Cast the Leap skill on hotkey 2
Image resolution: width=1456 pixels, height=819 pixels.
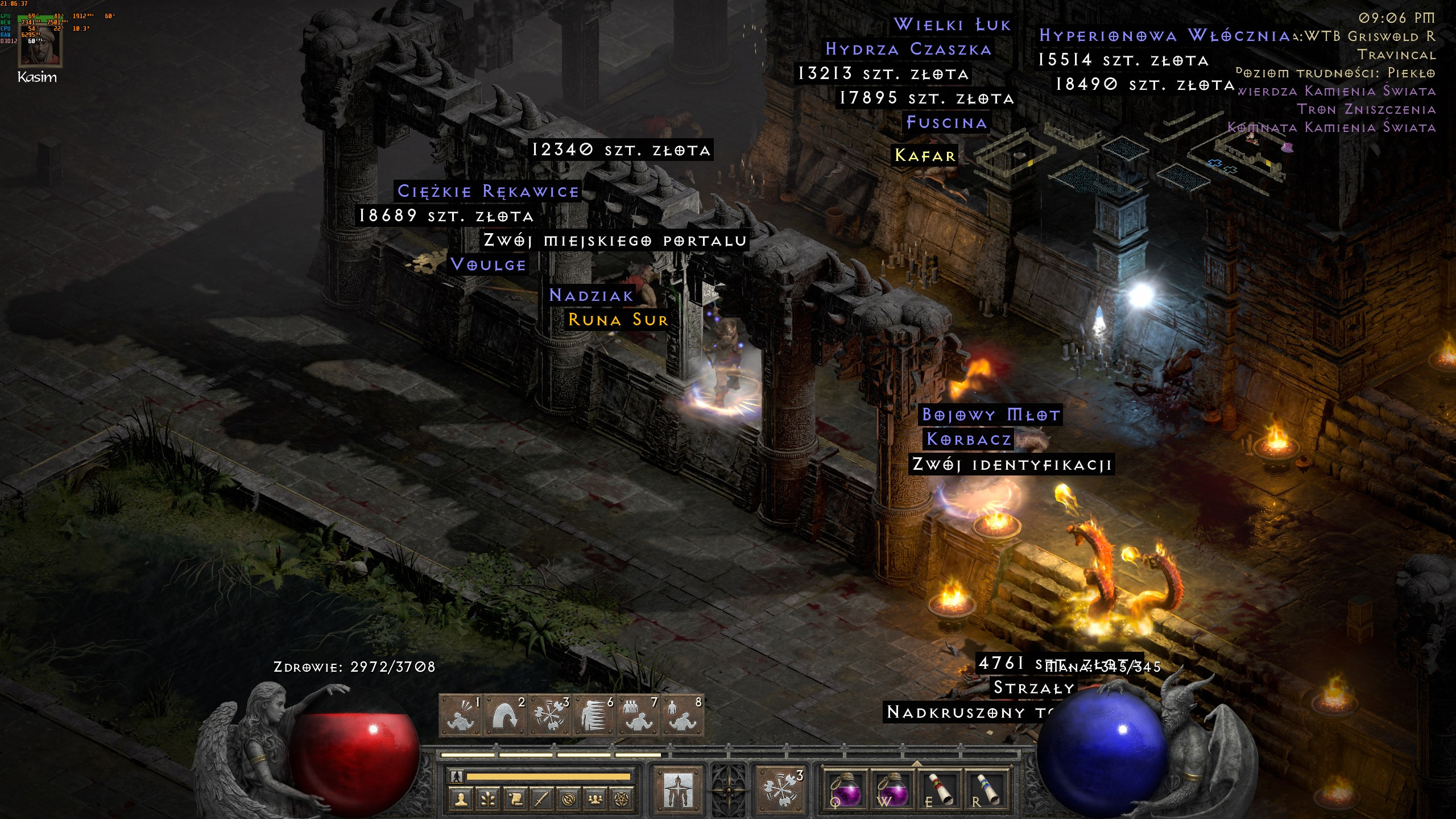pos(506,716)
